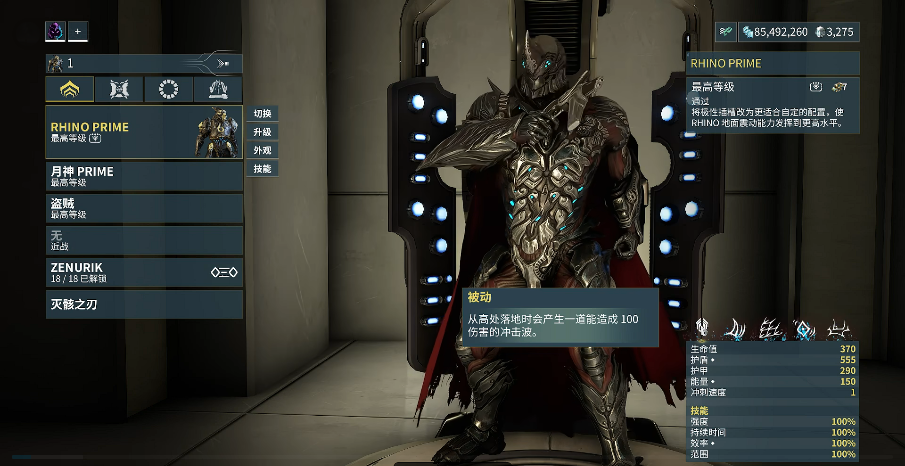Switch to the ring-shaped icon tab
The height and width of the screenshot is (466, 905).
click(168, 90)
